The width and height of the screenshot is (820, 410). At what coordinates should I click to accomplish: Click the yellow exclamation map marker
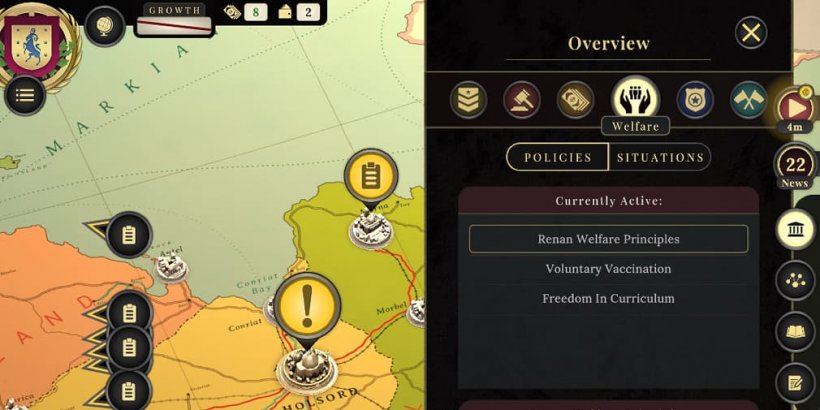(x=308, y=305)
